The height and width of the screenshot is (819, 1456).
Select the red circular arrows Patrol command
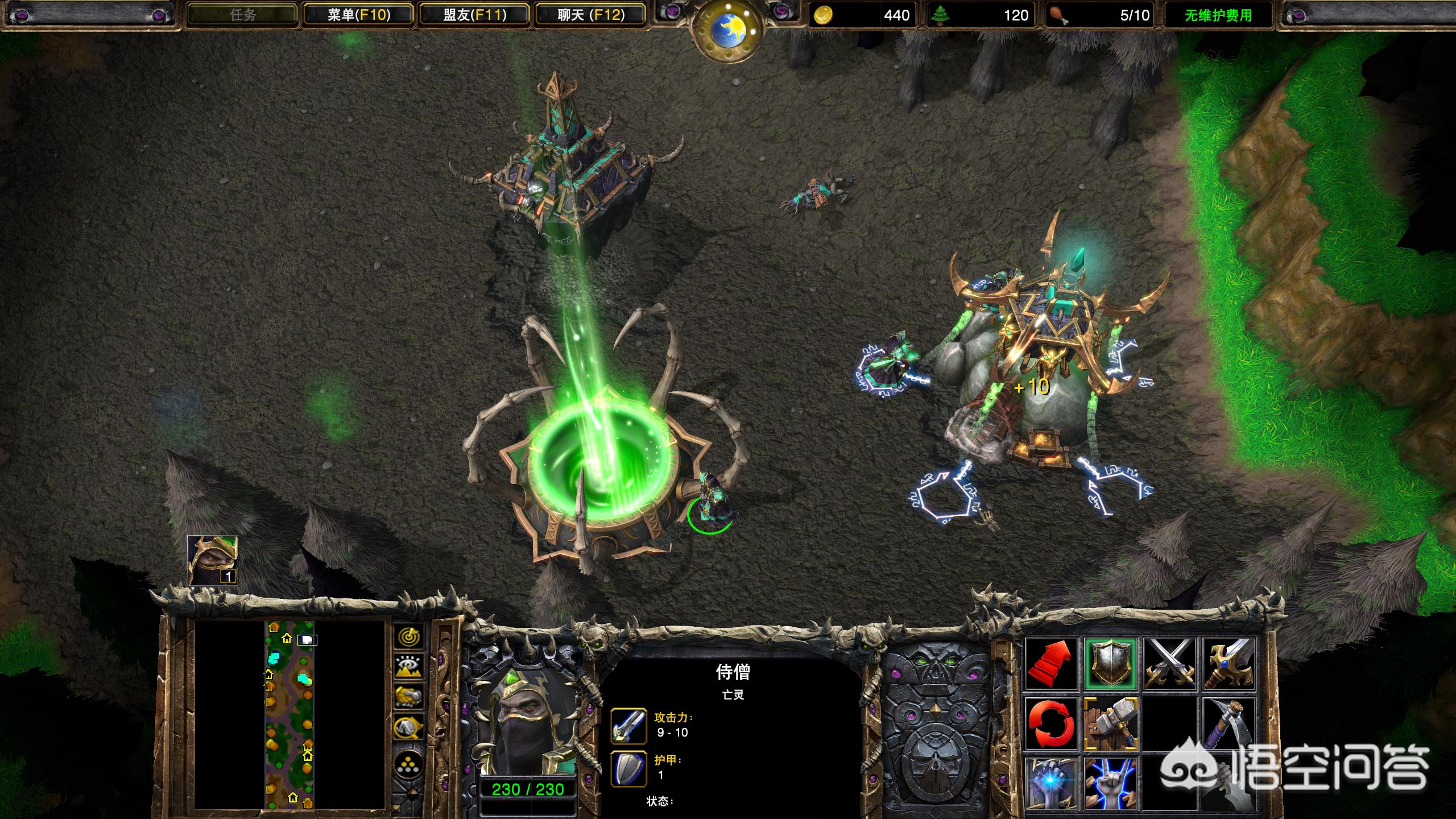pyautogui.click(x=1051, y=723)
